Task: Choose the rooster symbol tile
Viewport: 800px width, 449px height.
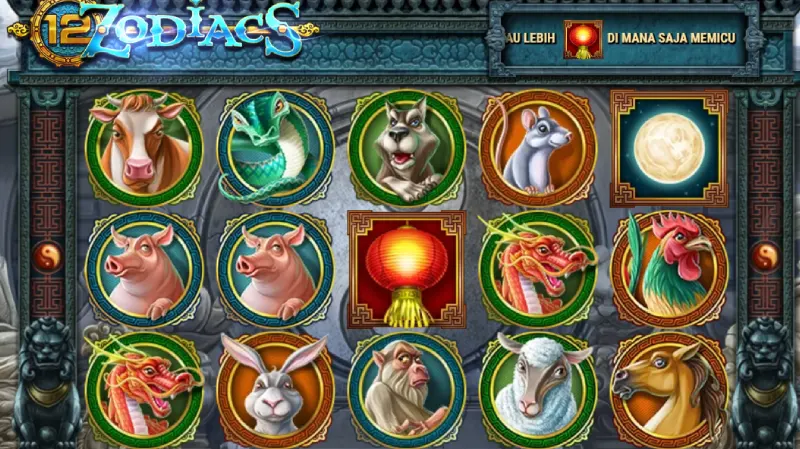Action: [668, 268]
